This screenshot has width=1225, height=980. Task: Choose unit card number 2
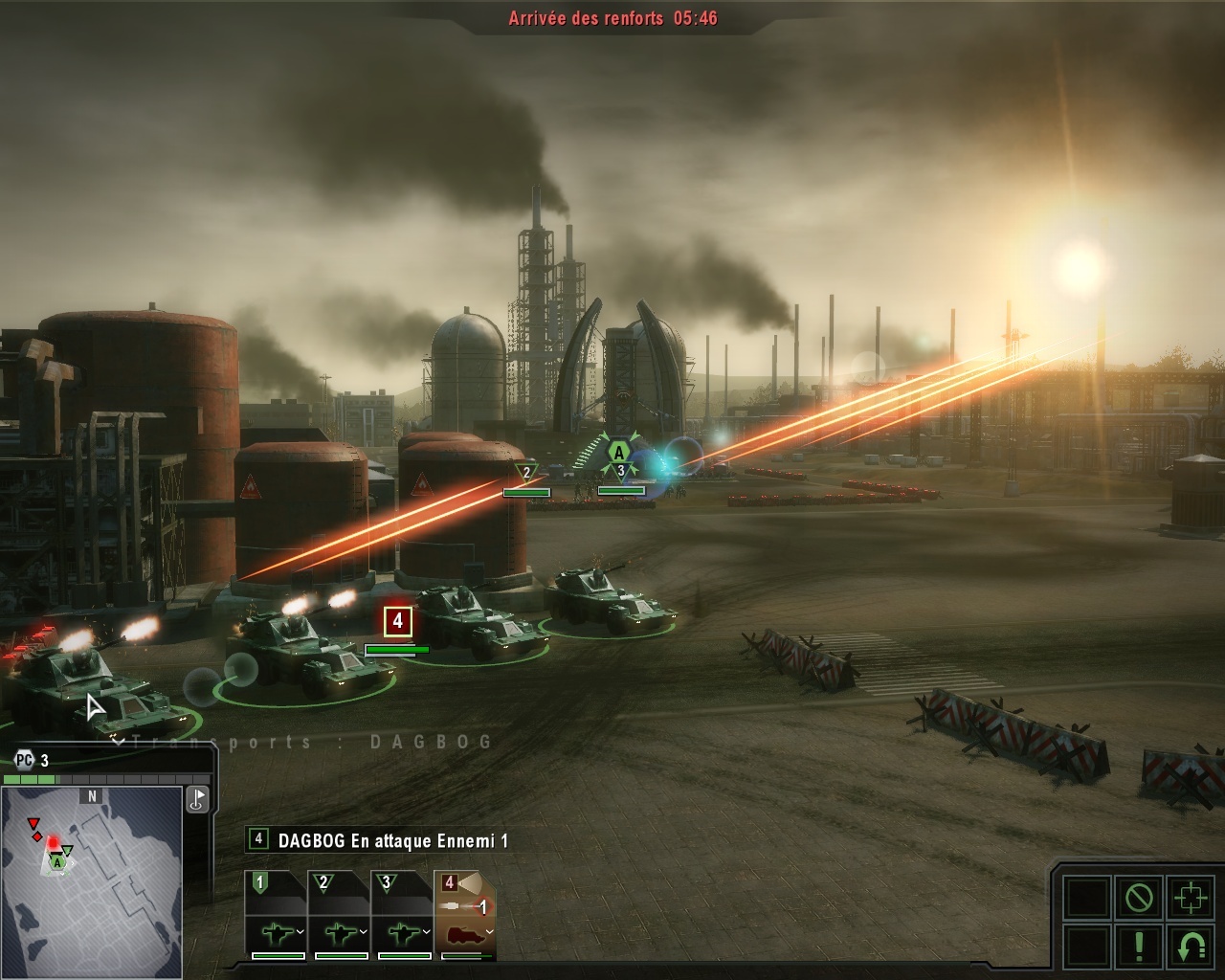pos(340,914)
